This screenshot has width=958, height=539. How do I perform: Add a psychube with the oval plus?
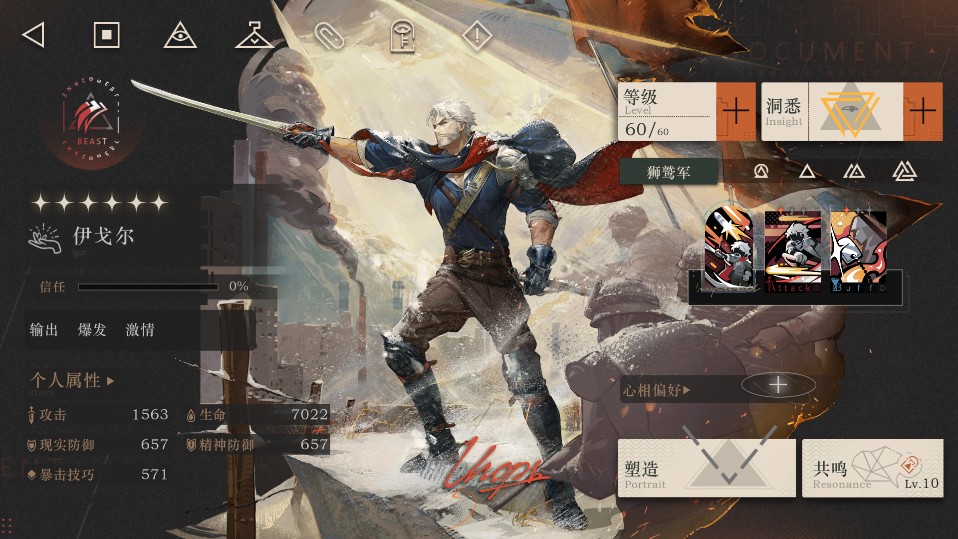778,385
